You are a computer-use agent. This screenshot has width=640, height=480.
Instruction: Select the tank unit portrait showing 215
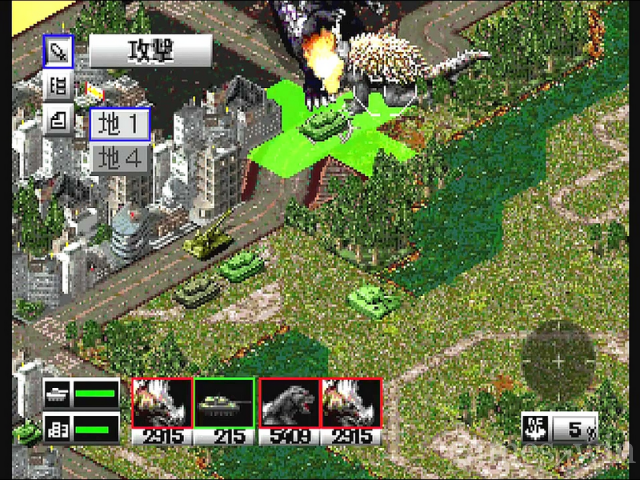click(223, 404)
